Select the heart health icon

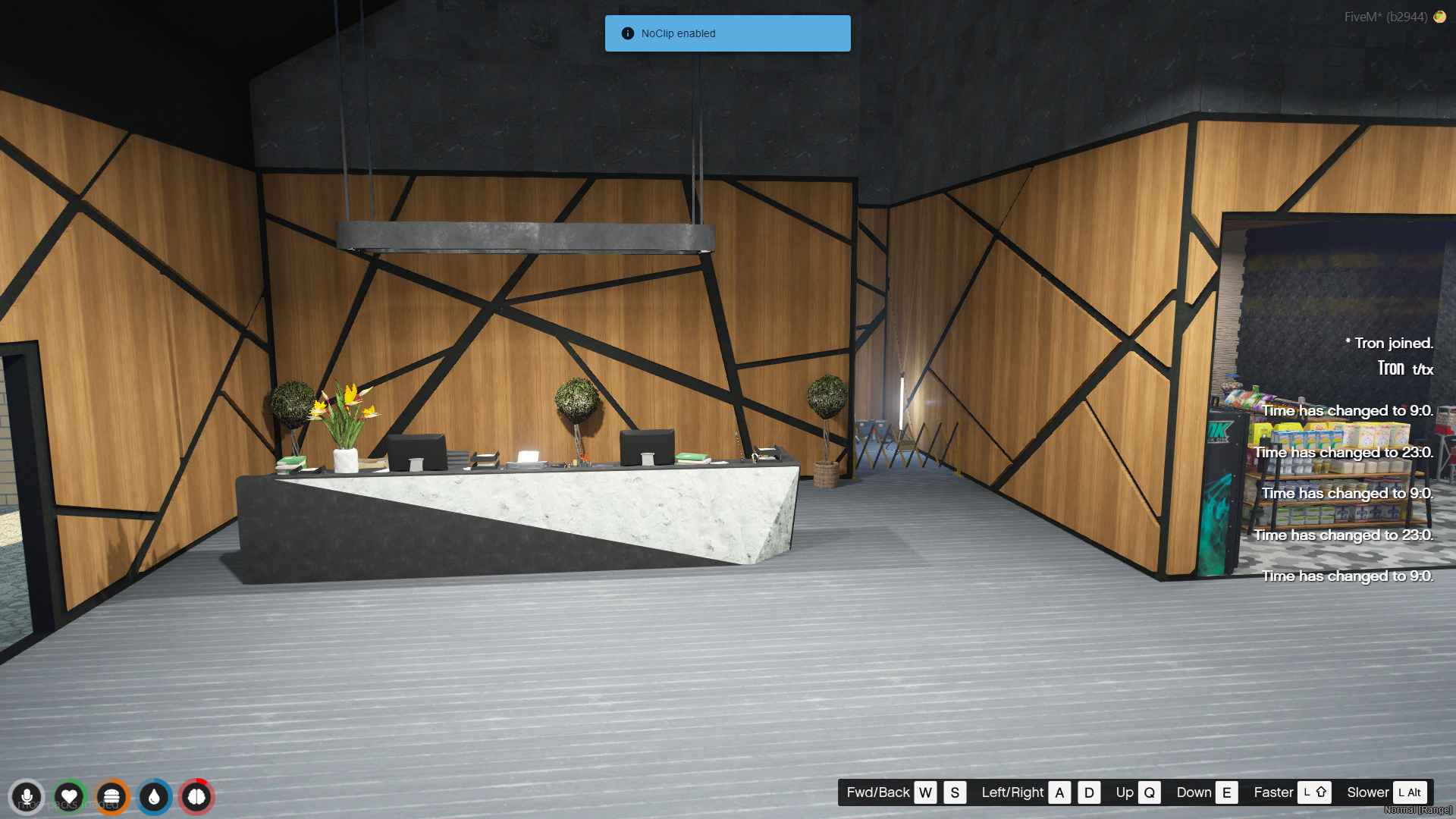click(x=69, y=797)
